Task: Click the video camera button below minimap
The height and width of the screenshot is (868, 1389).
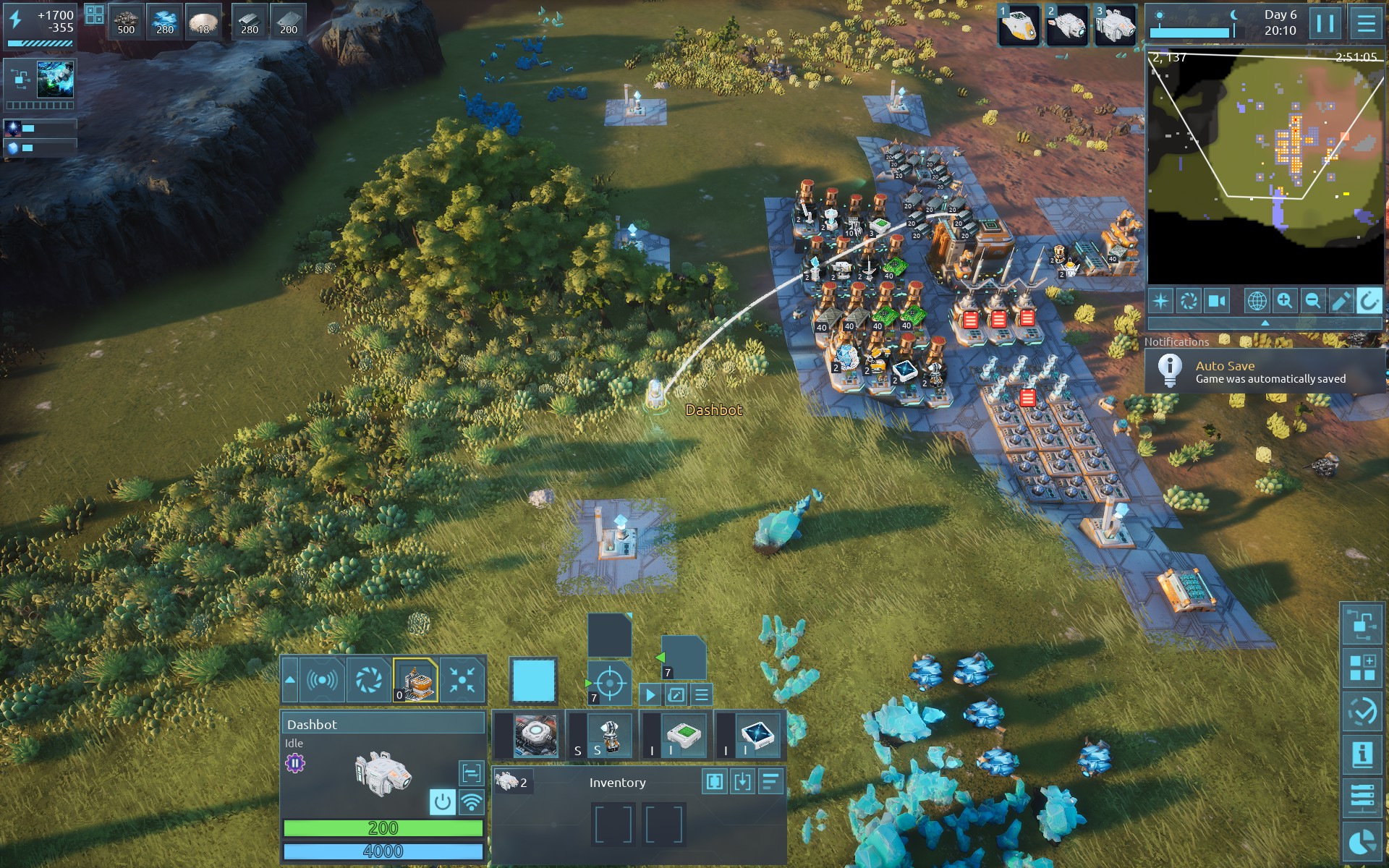Action: [1218, 301]
